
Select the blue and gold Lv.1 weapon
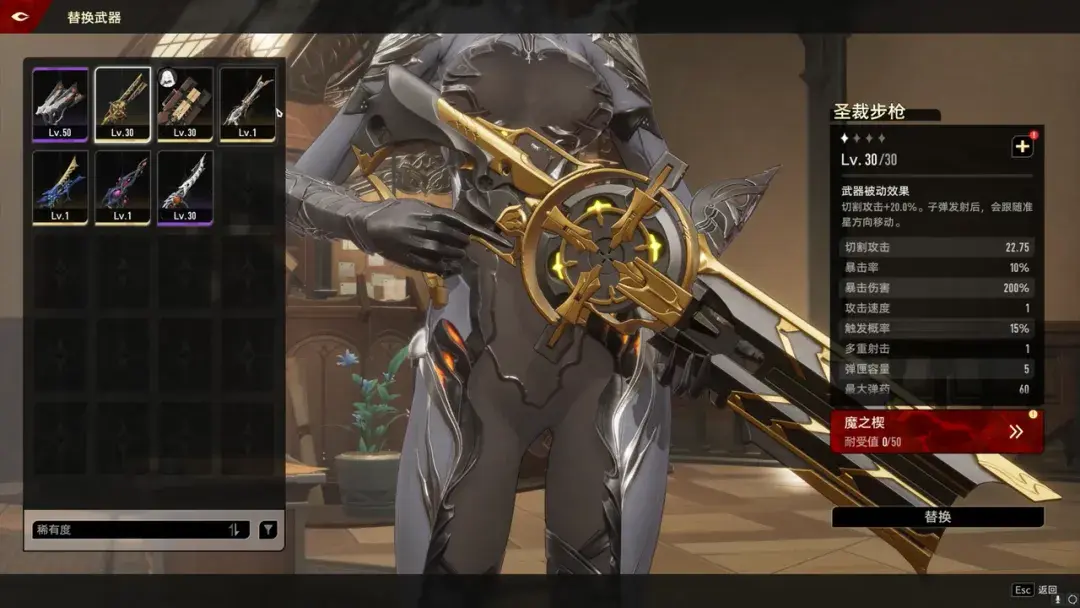tap(60, 187)
